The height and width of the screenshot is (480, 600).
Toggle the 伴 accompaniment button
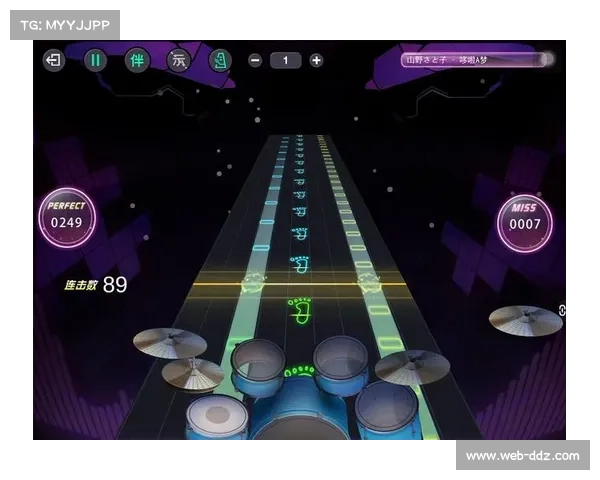click(137, 60)
